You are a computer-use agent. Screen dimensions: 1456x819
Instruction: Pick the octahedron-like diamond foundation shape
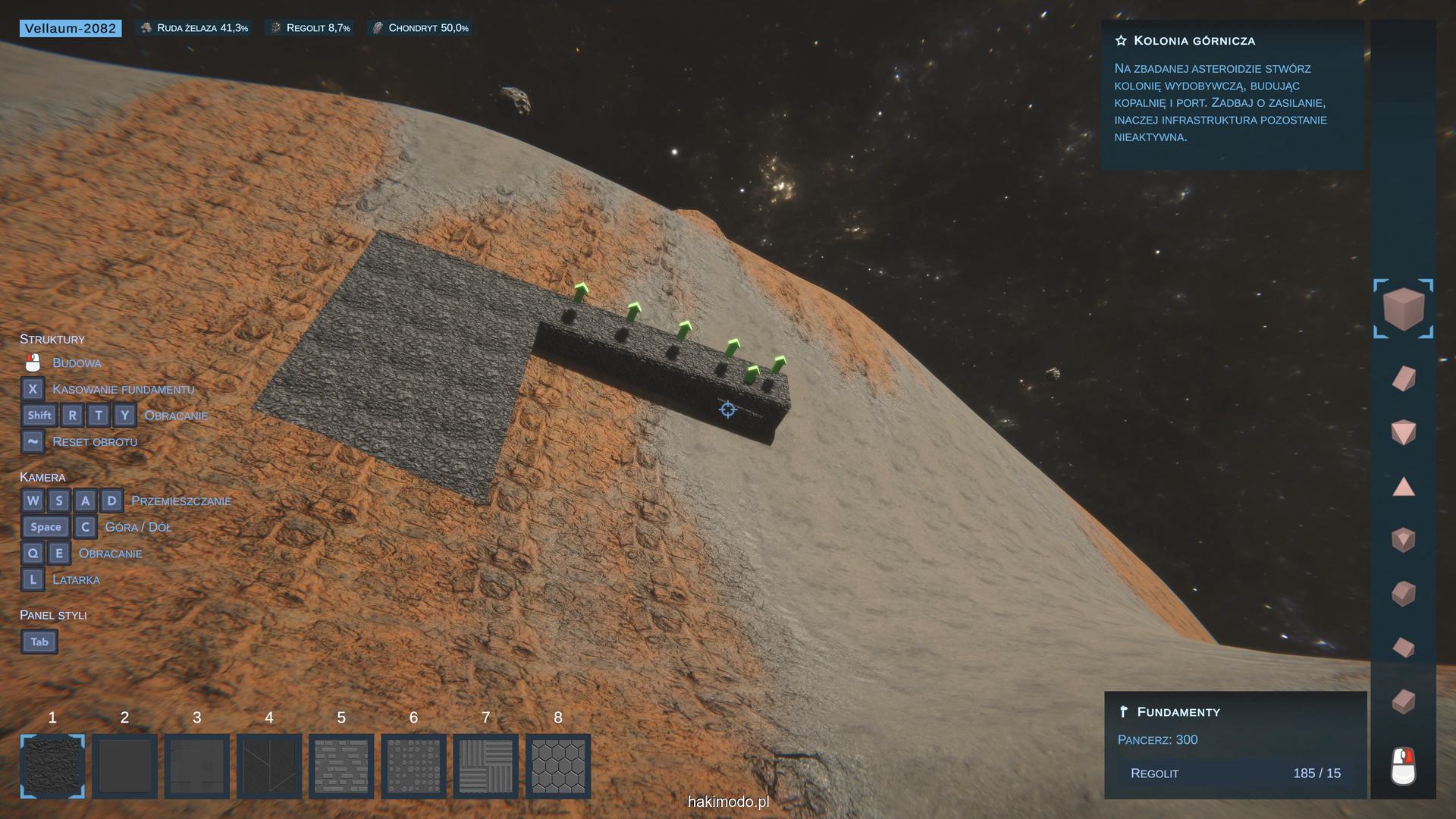[x=1404, y=433]
